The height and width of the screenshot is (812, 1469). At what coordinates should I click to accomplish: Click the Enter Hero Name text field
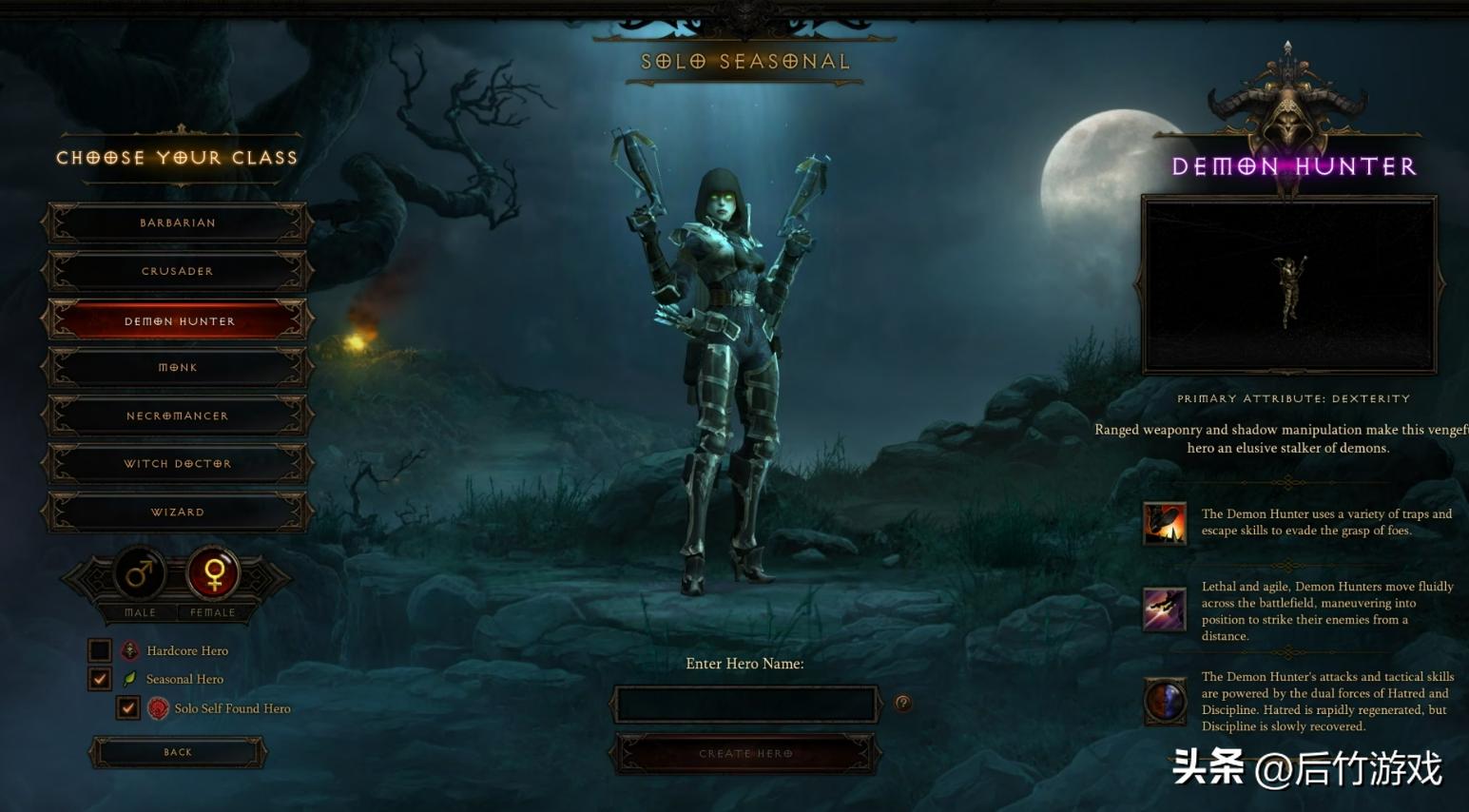[744, 705]
